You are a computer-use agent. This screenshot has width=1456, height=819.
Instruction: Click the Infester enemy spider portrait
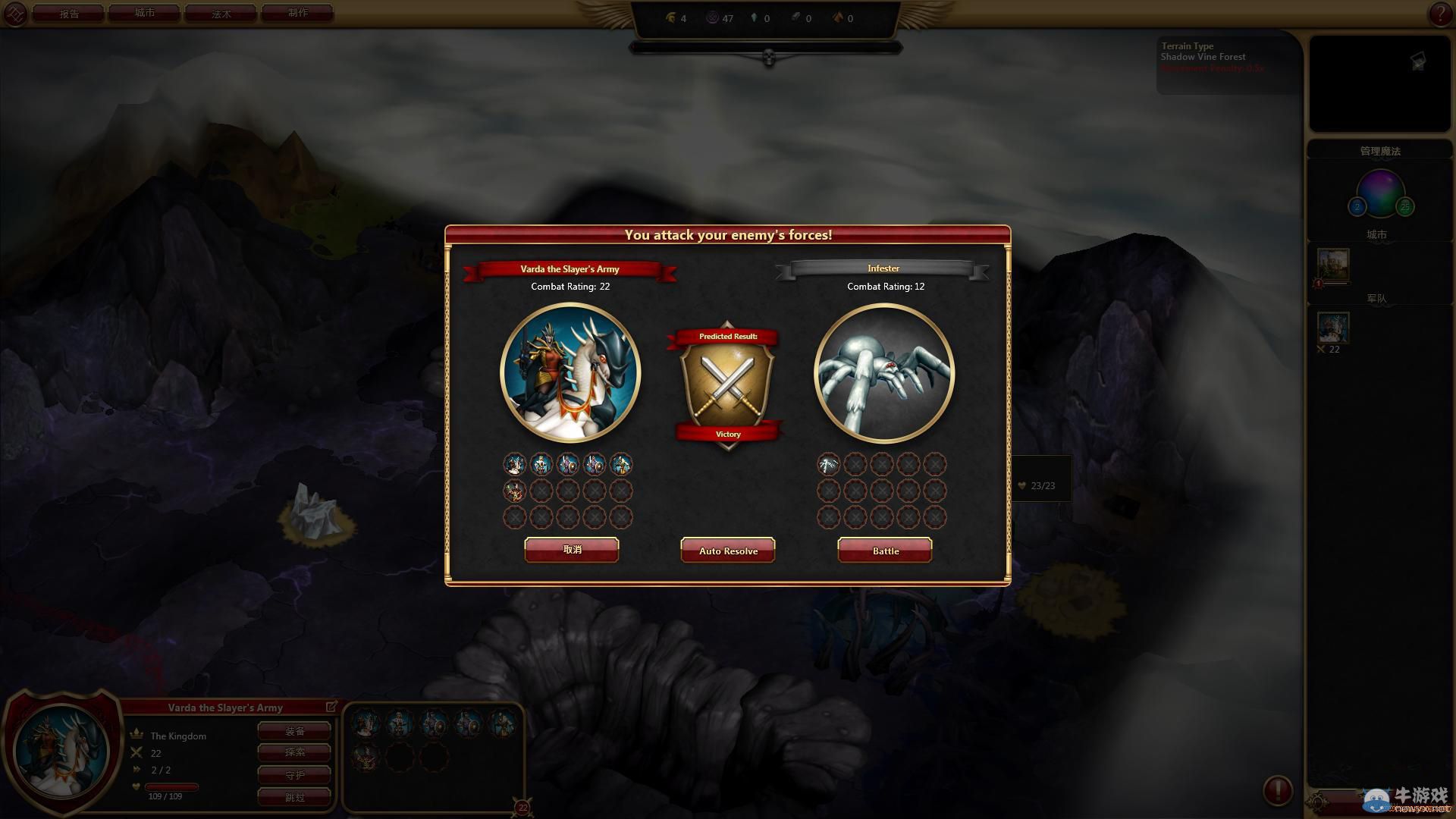pos(883,373)
